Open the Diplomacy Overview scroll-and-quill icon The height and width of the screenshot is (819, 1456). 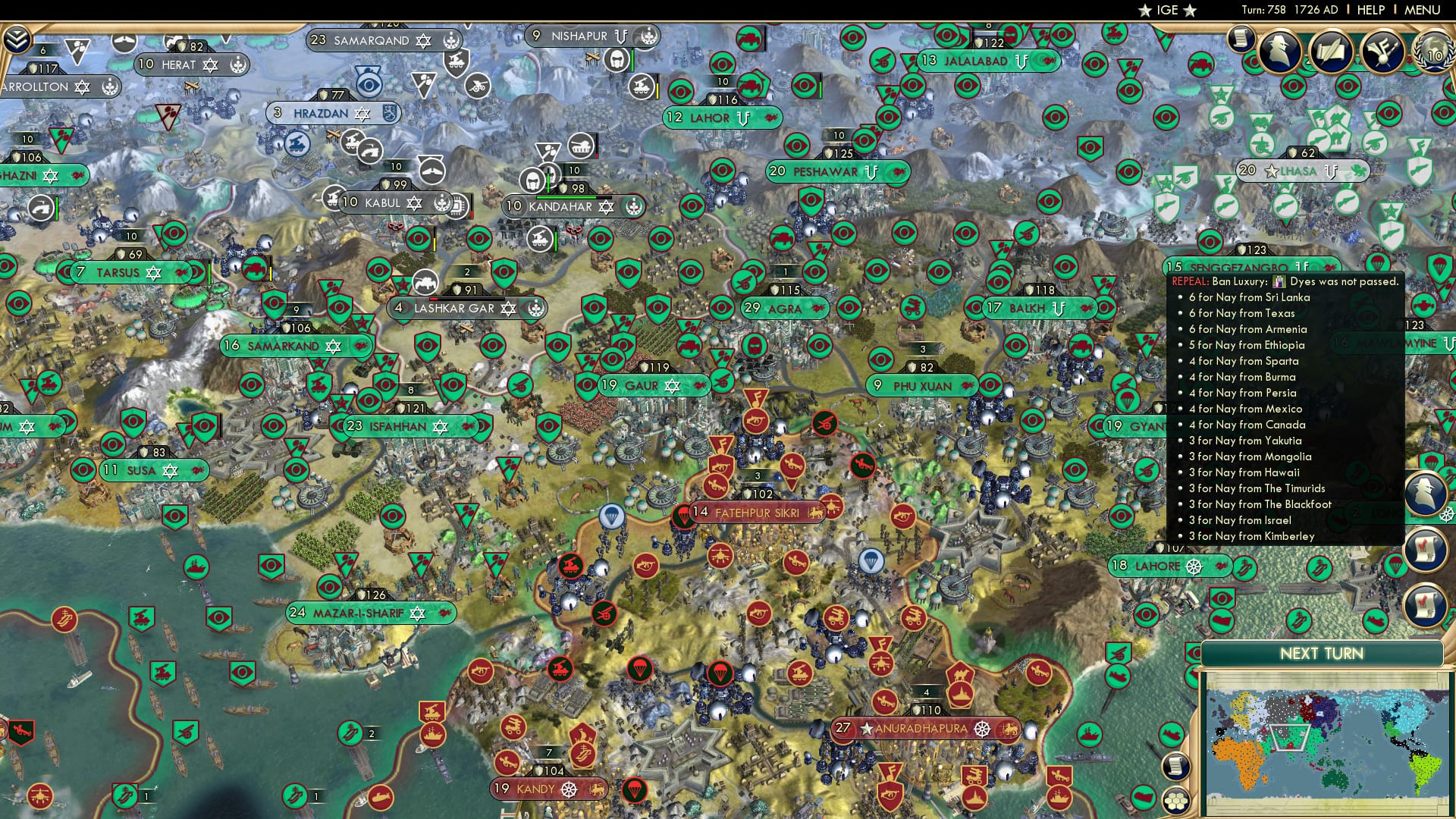[x=1333, y=52]
